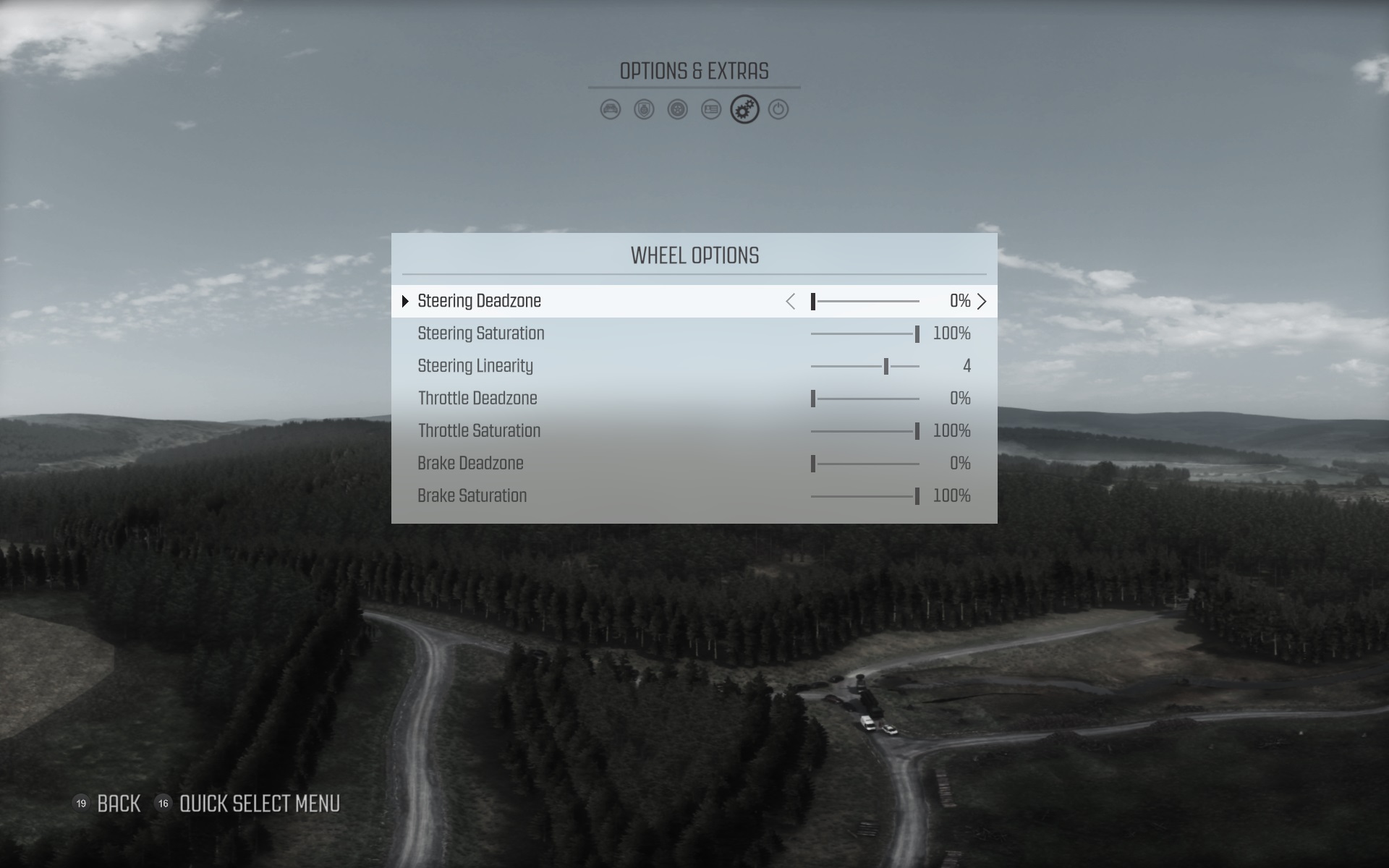Highlight the Throttle Deadzone setting
Screen dimensions: 1389x868
(477, 399)
